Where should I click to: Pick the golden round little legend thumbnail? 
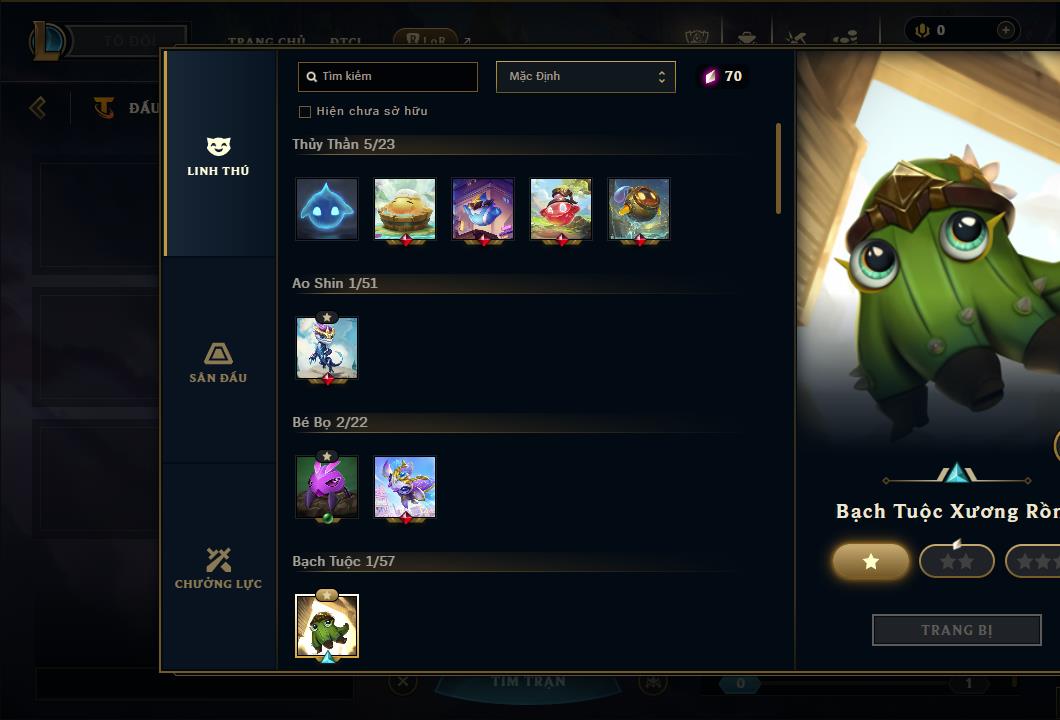click(639, 209)
